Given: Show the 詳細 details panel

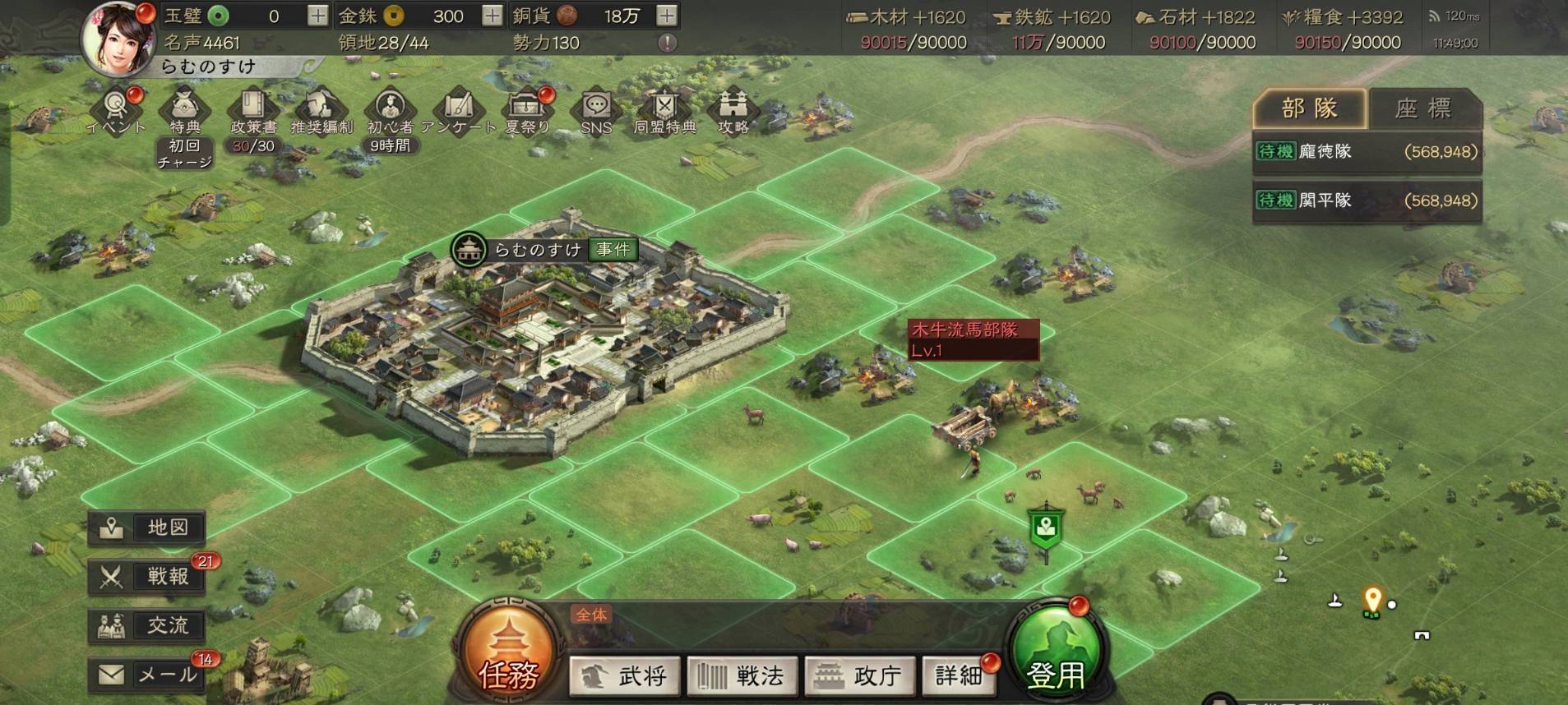Looking at the screenshot, I should pos(959,675).
